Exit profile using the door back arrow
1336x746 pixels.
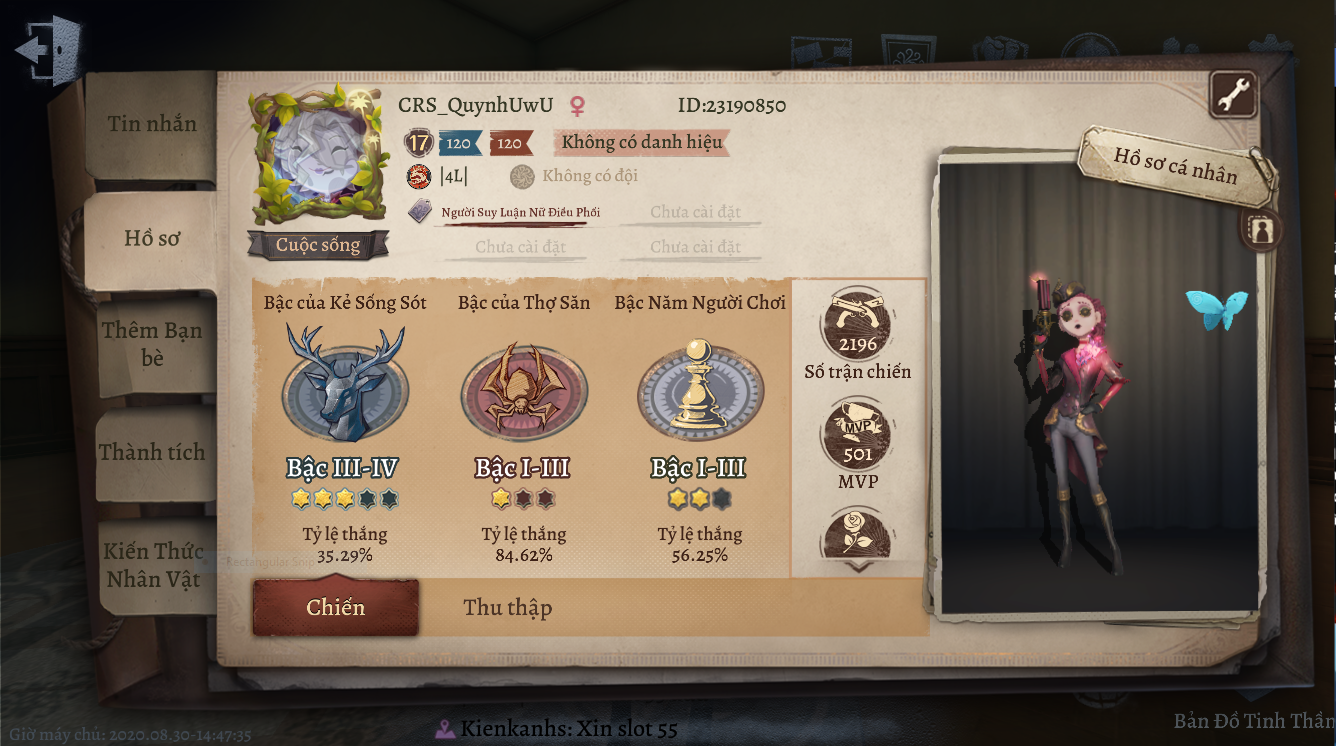47,48
